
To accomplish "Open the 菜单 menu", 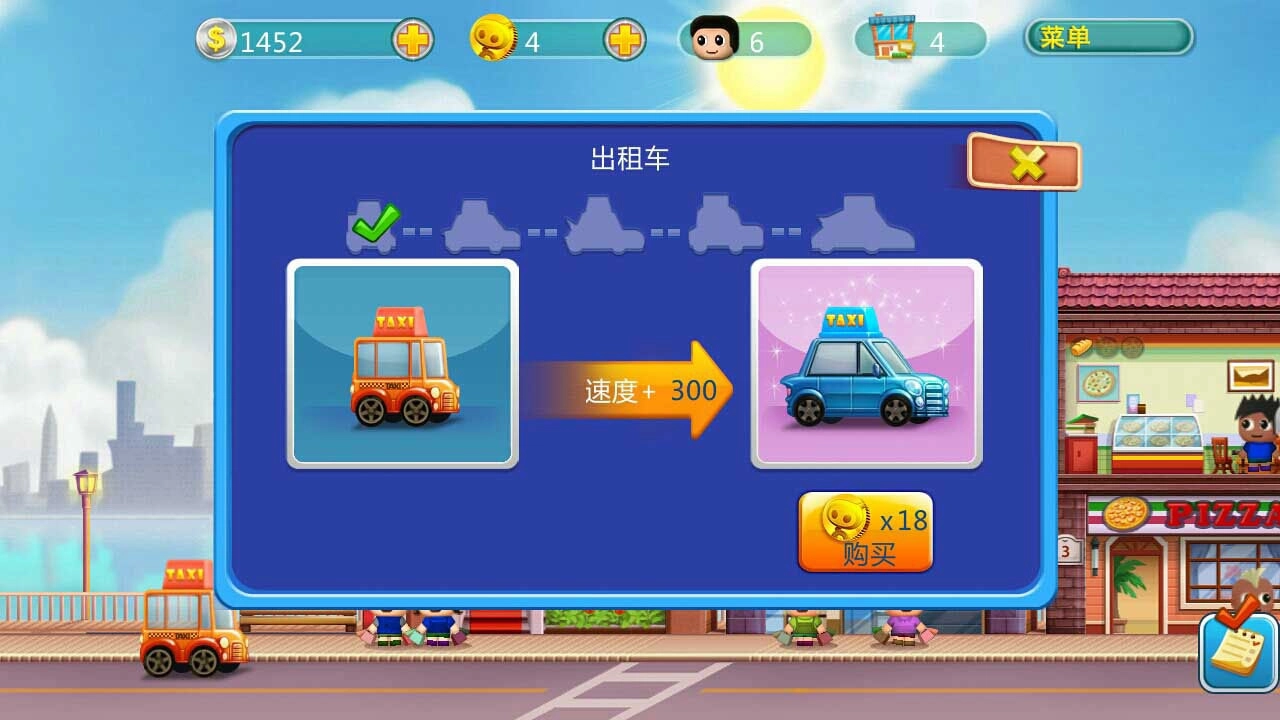I will click(x=1108, y=38).
